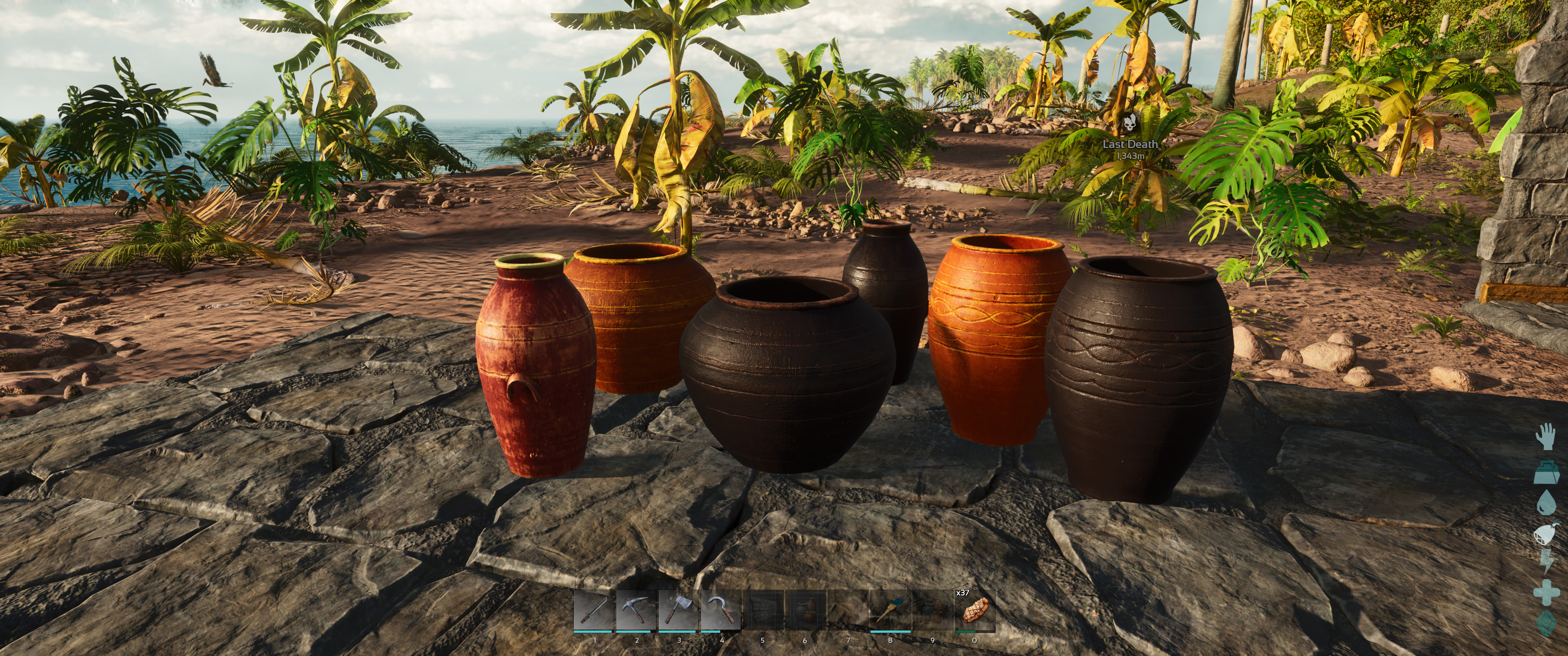This screenshot has height=656, width=1568.
Task: Select the sickle hotbar slot
Action: (721, 610)
